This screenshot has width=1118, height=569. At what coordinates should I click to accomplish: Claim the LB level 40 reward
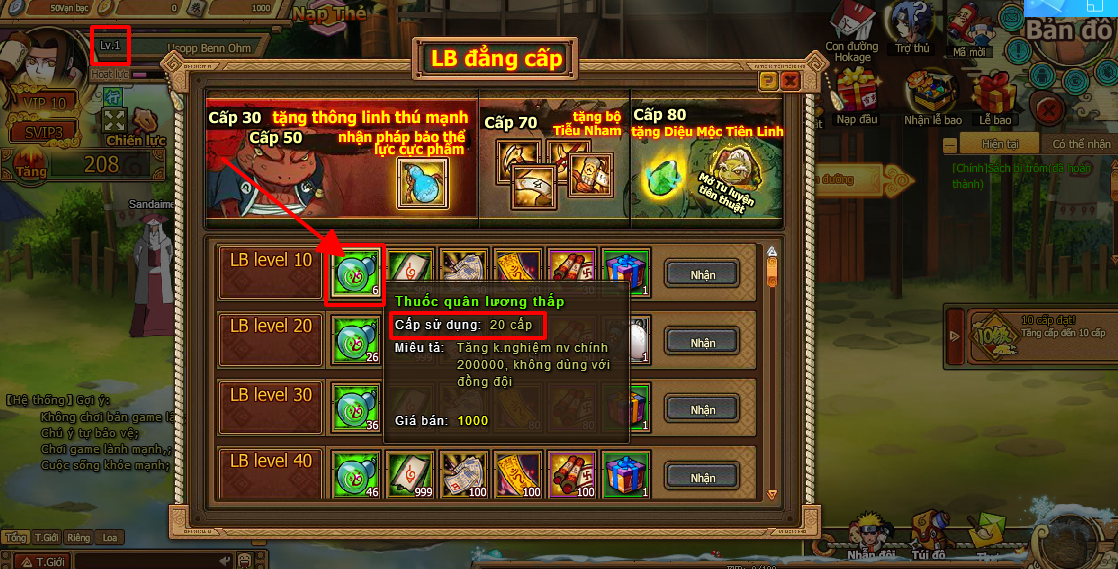point(703,475)
